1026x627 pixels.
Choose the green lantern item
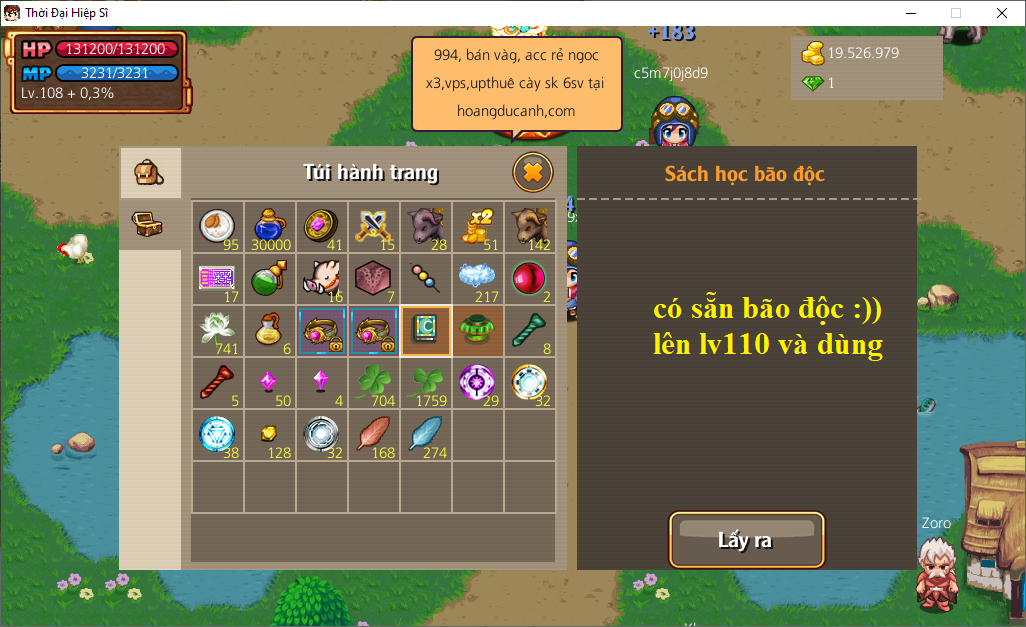coord(477,330)
